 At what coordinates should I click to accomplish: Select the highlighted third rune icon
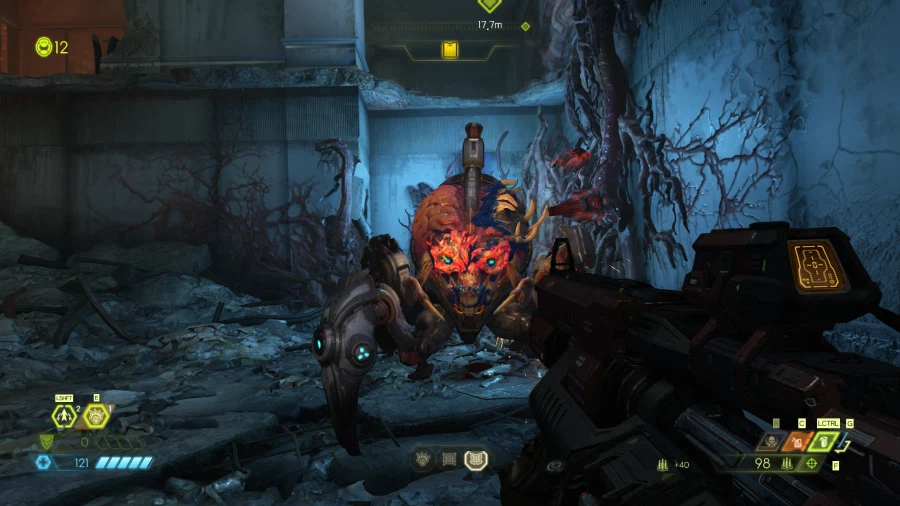click(476, 458)
